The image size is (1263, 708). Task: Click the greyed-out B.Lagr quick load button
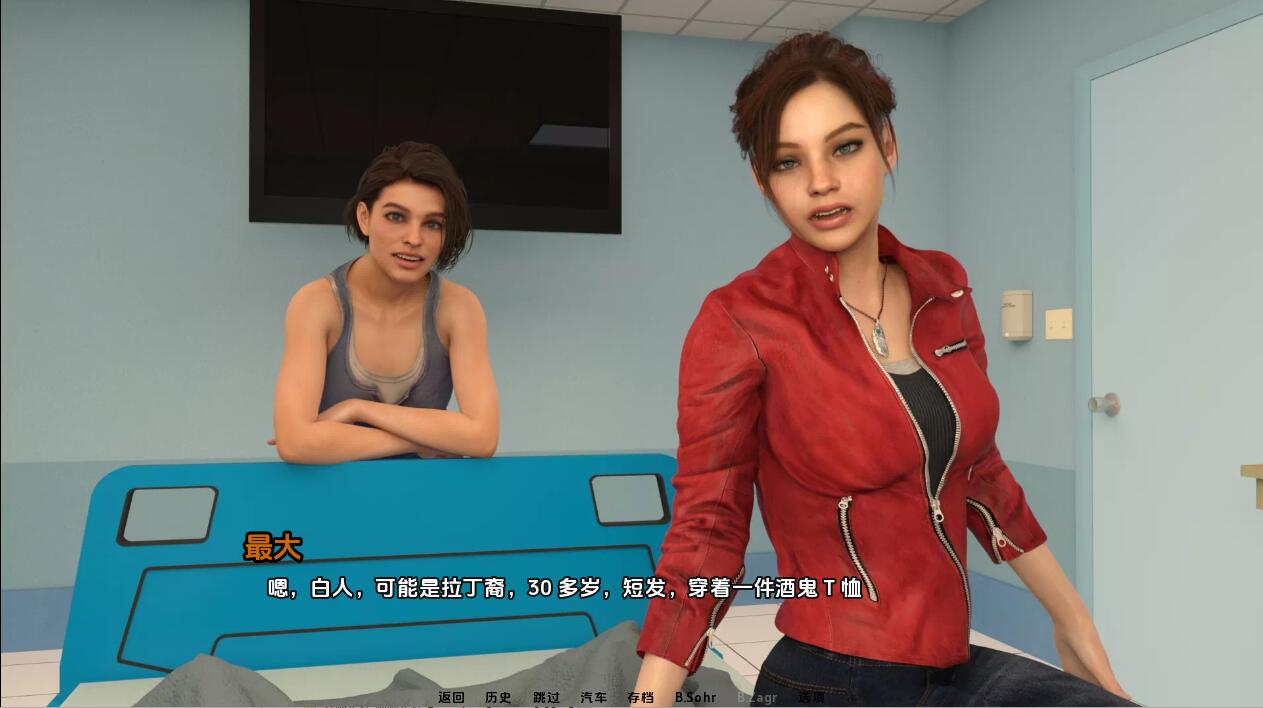click(x=756, y=697)
